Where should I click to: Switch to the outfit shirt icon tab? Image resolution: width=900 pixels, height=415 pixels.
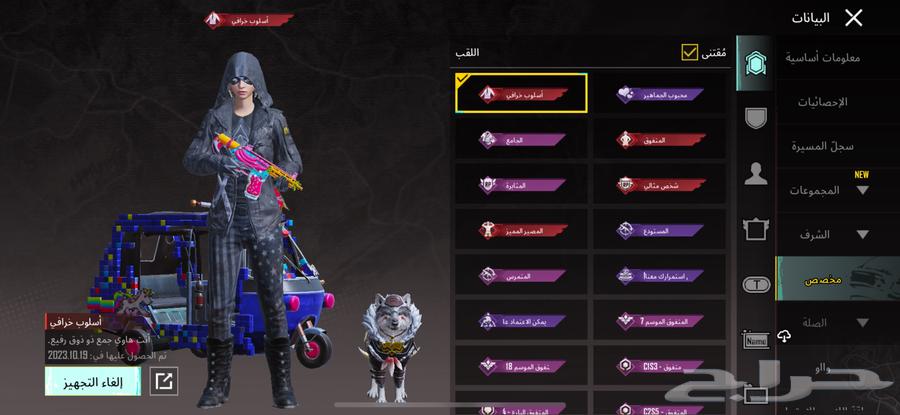756,230
